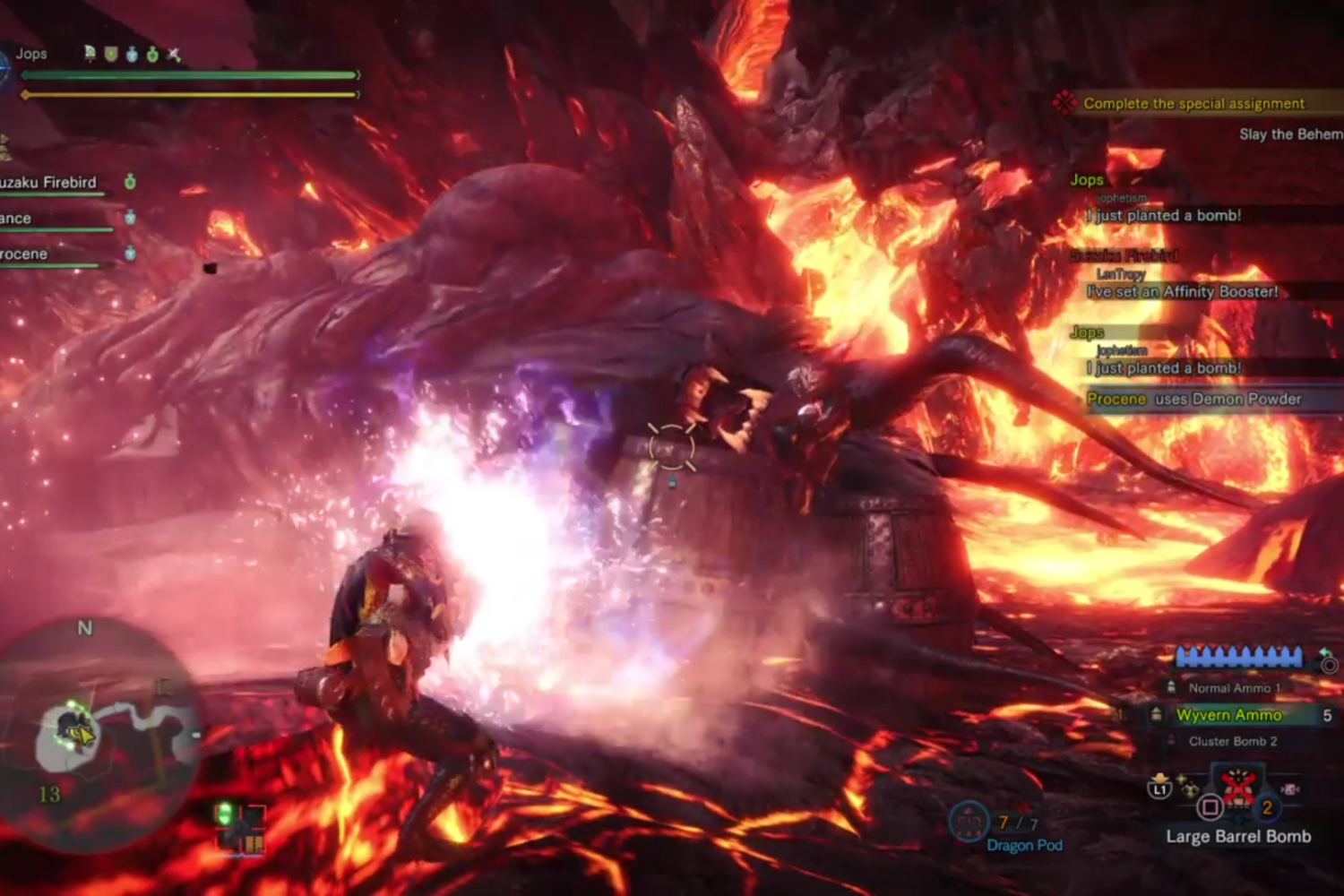
Task: Click the blue ammo magazine gauge
Action: pos(1238,658)
